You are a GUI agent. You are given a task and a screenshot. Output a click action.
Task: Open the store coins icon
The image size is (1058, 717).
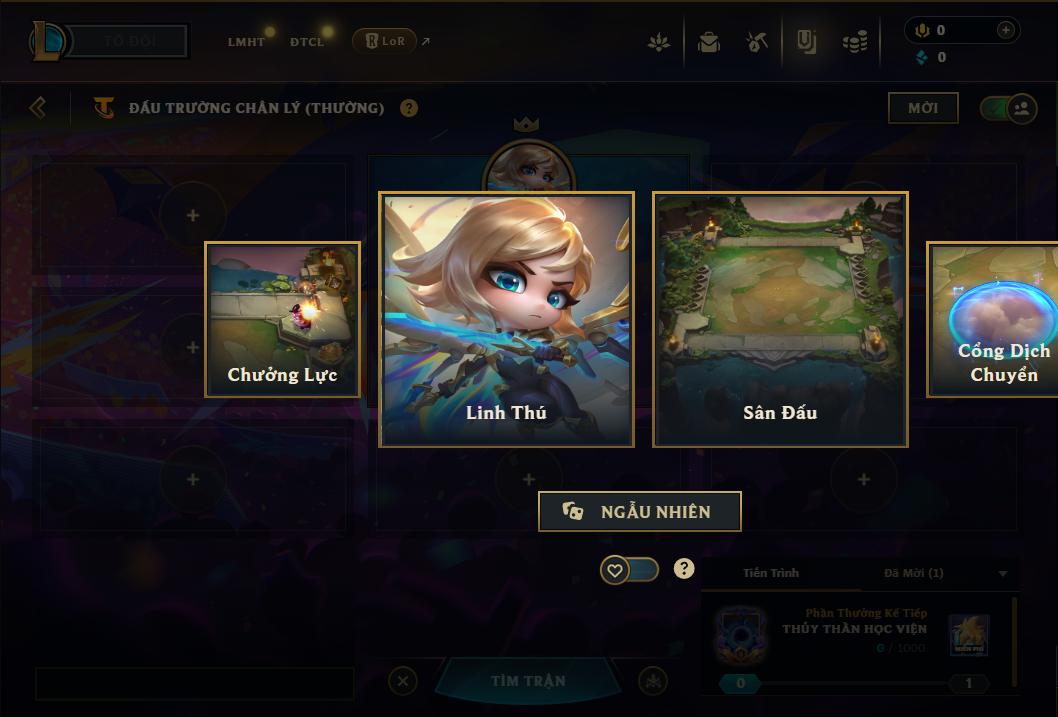pos(855,42)
